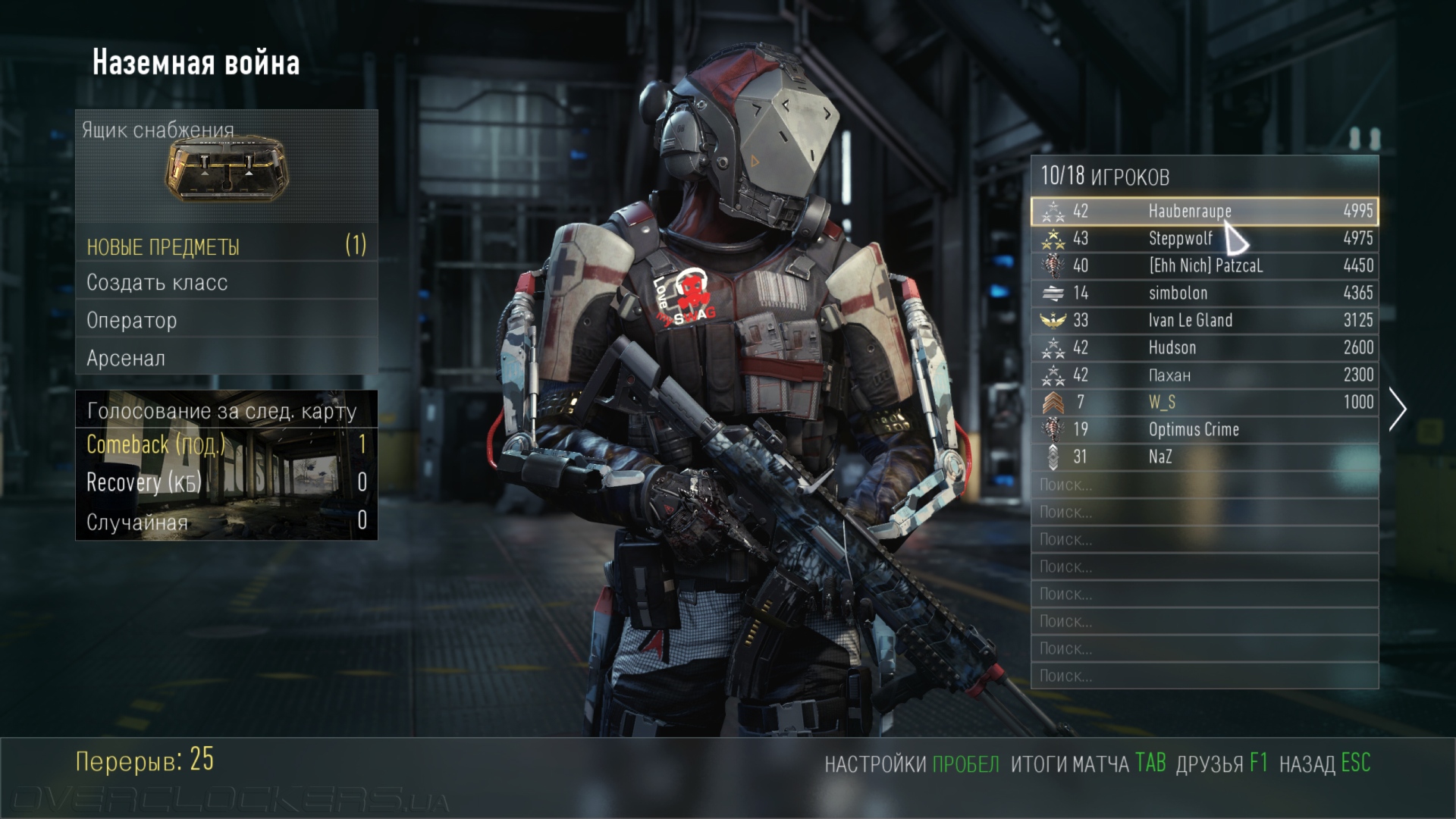The image size is (1456, 819).
Task: Select the Пахан player row
Action: click(x=1204, y=375)
